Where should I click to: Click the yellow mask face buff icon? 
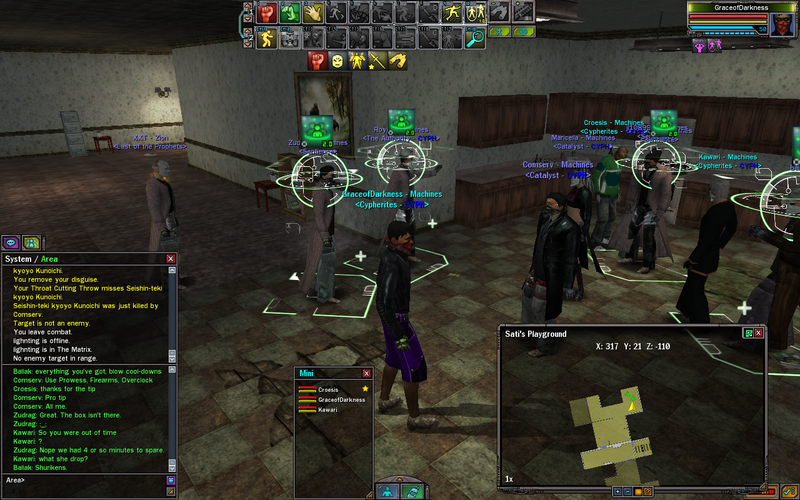(337, 62)
